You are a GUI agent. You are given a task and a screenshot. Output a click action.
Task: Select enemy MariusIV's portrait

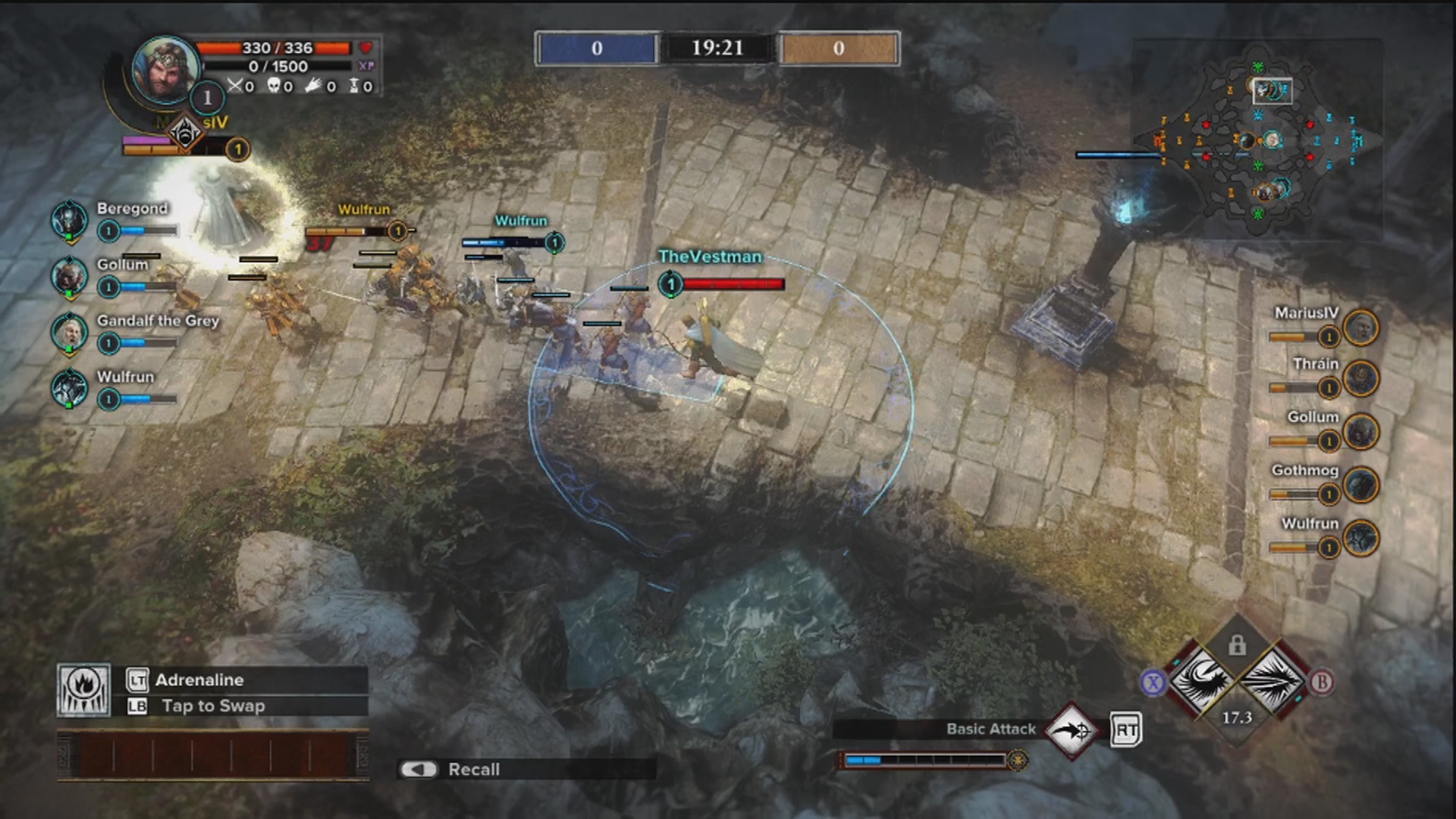point(1360,328)
